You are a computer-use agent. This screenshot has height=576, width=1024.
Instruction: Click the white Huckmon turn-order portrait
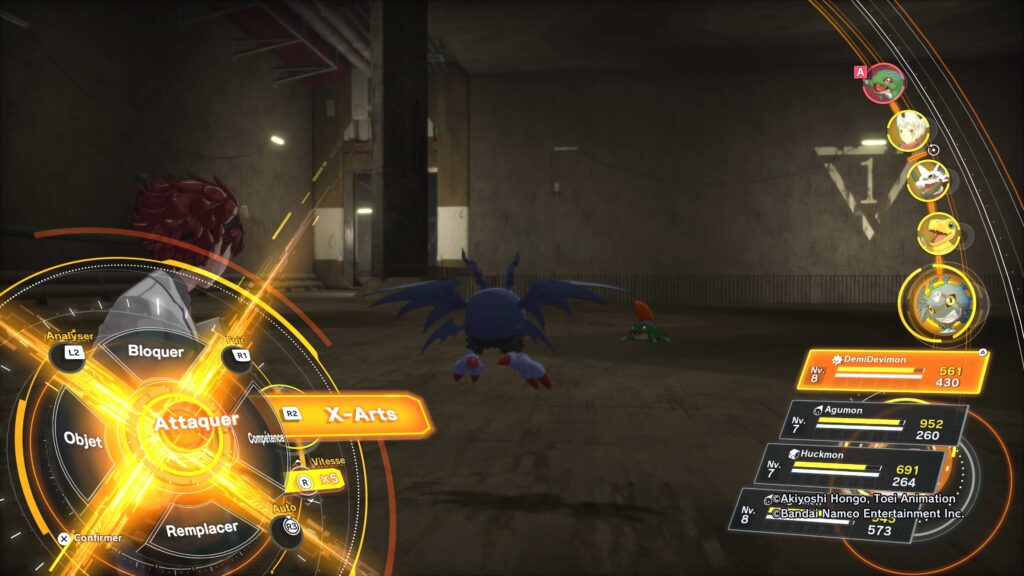pos(926,181)
